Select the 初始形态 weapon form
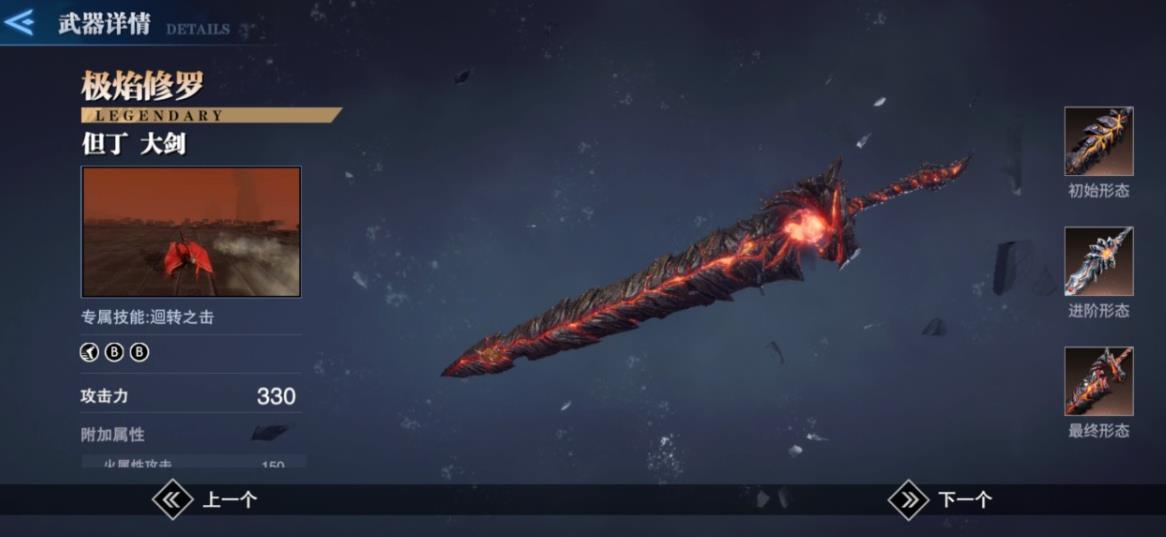1166x537 pixels. coord(1098,142)
